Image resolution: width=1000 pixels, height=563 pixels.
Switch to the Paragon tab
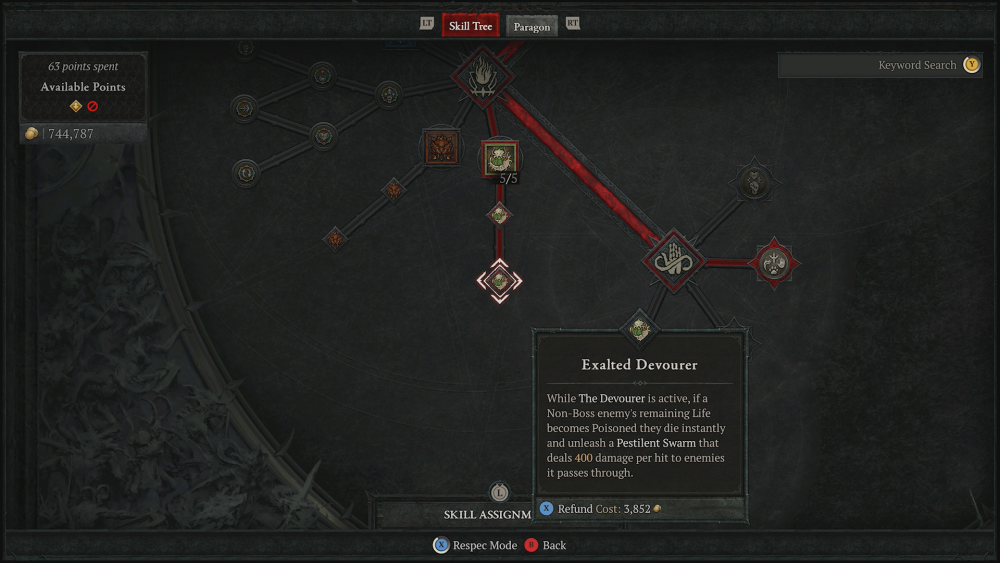[x=532, y=26]
